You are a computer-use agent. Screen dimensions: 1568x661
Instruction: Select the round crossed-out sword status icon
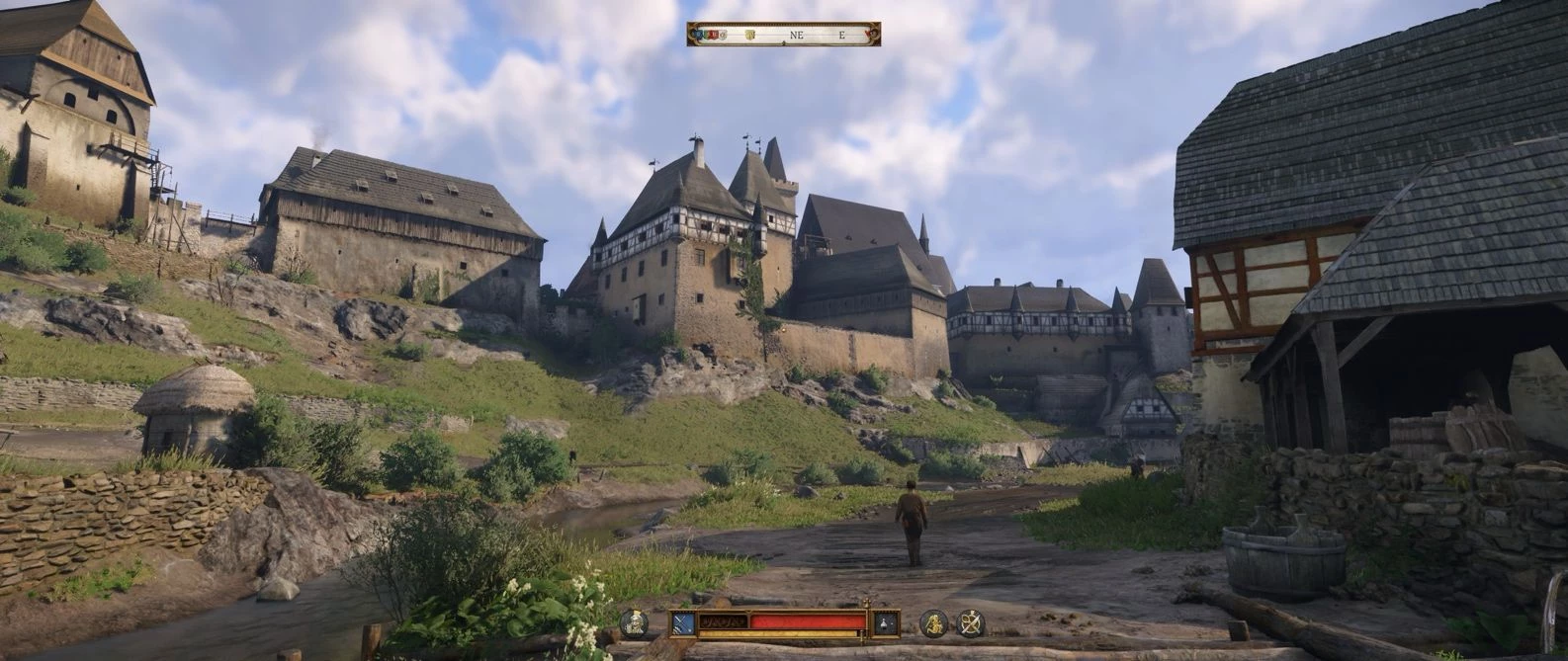pos(970,622)
